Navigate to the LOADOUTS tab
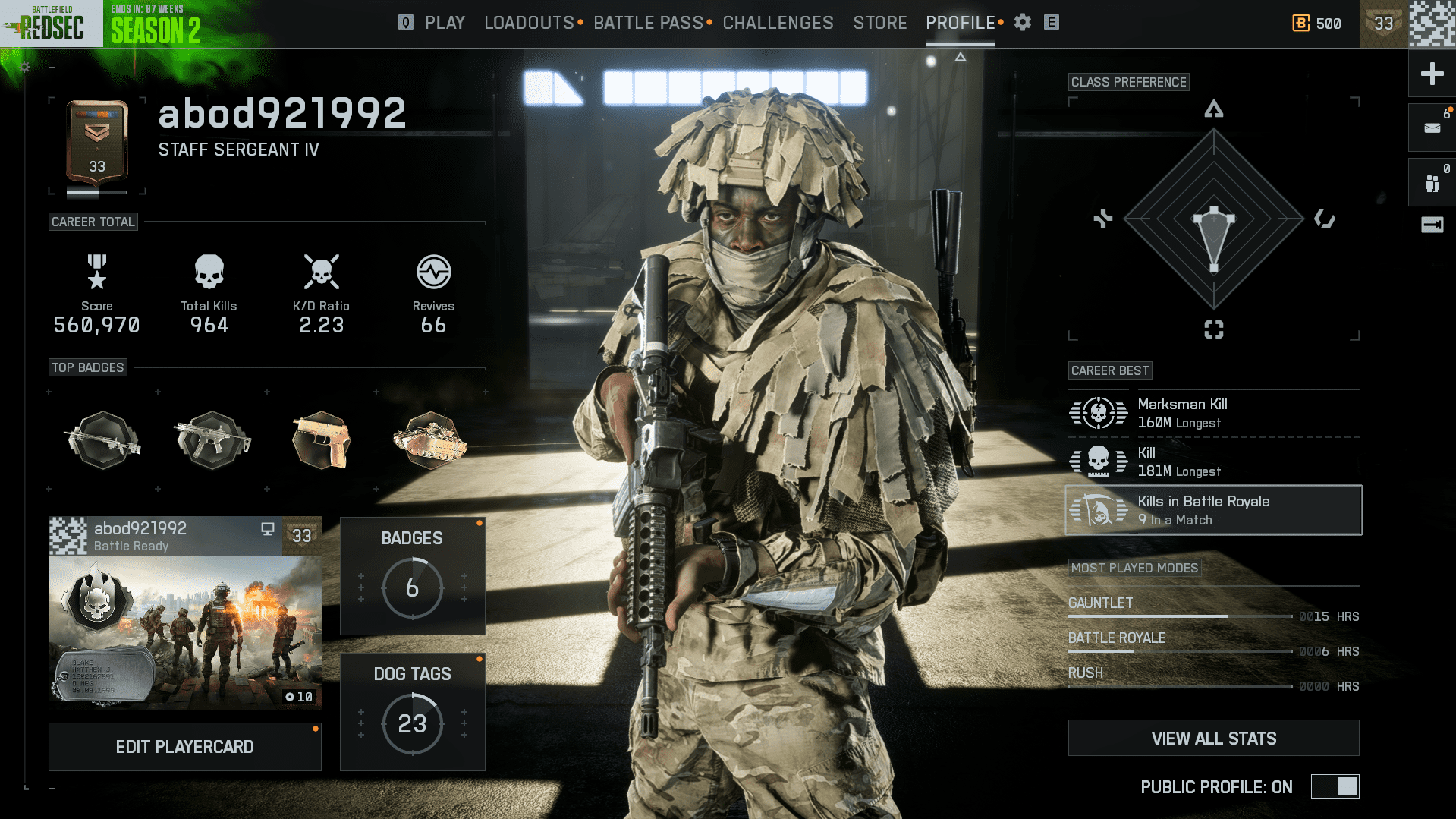 tap(529, 23)
